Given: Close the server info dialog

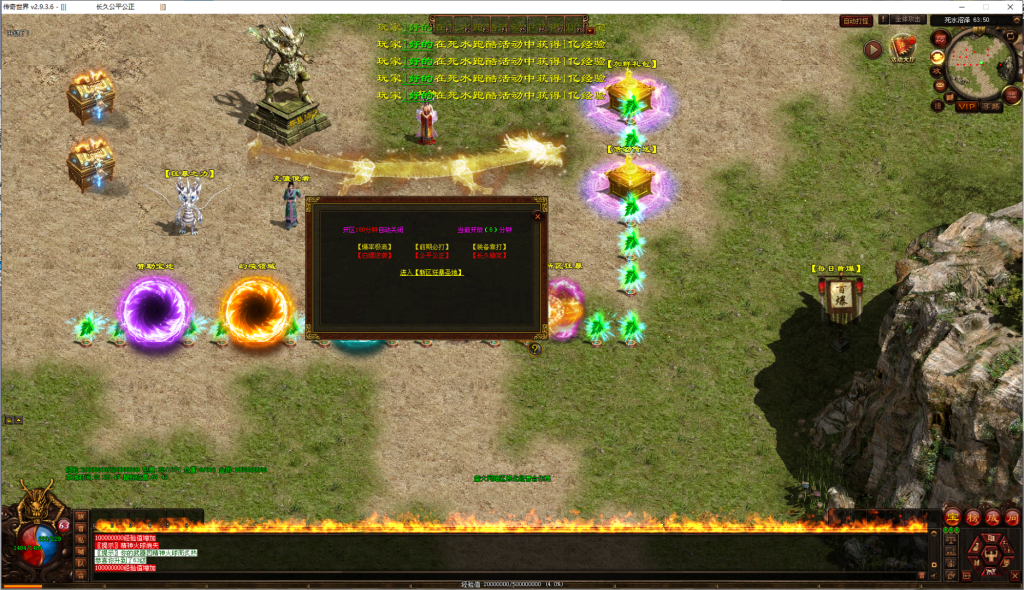Looking at the screenshot, I should [x=537, y=214].
